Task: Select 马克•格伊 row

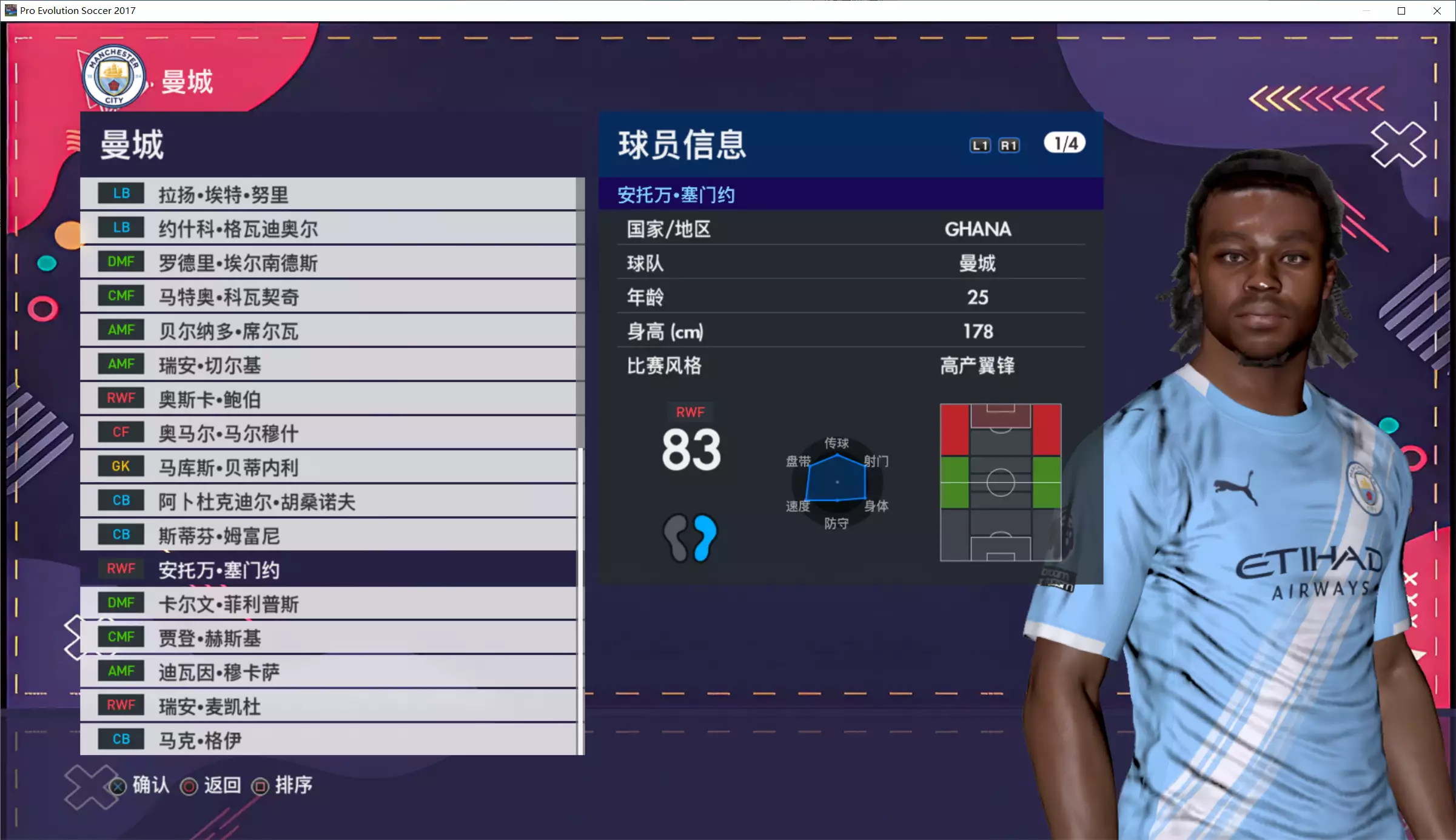Action: [327, 739]
